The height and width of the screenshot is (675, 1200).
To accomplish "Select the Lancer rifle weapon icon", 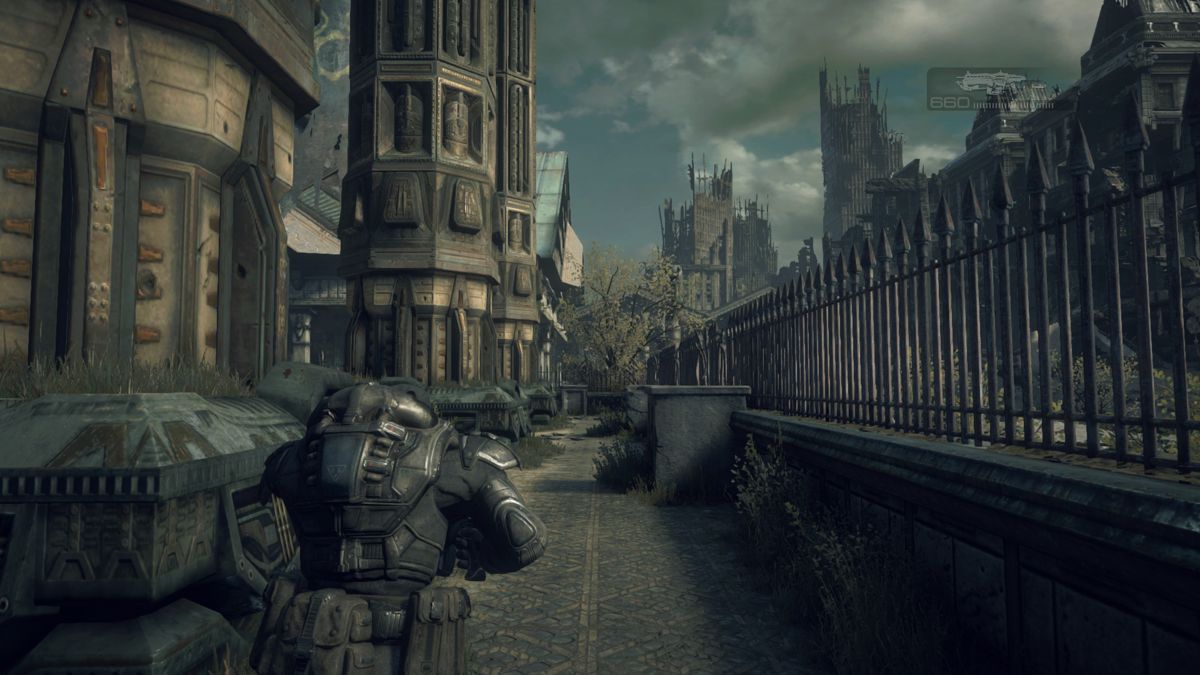I will tap(989, 82).
